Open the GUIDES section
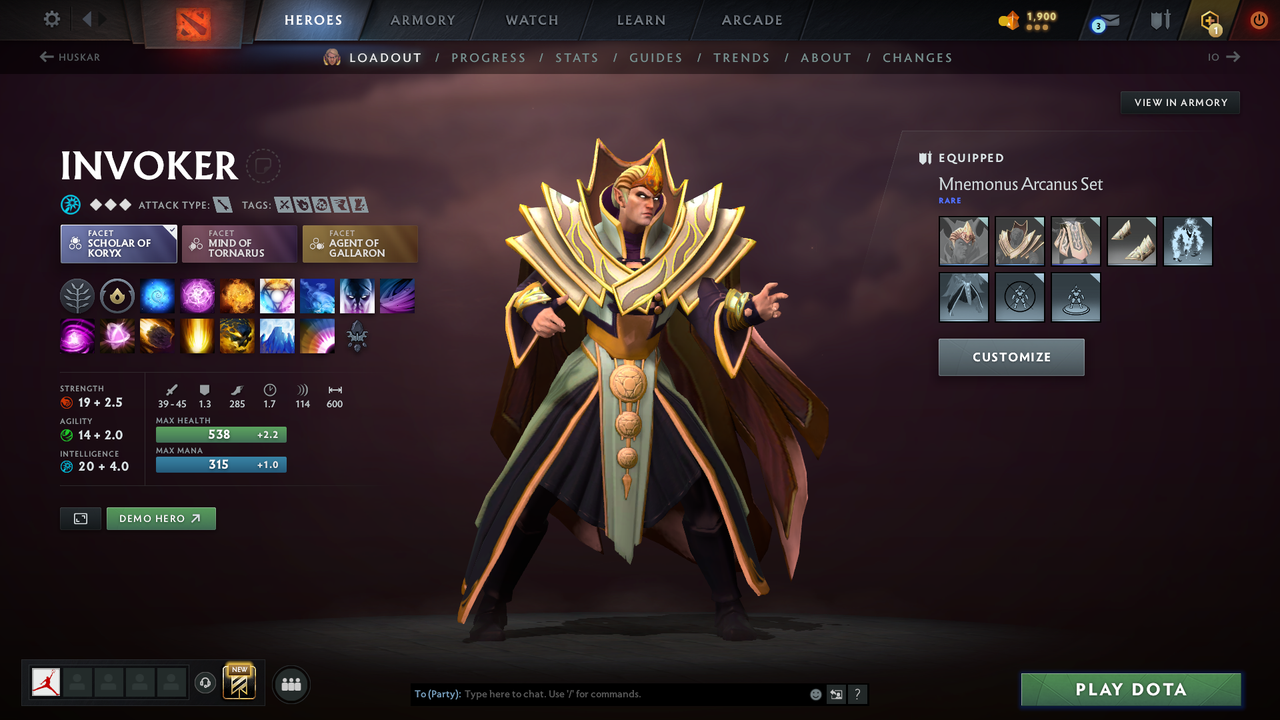1280x720 pixels. (656, 57)
